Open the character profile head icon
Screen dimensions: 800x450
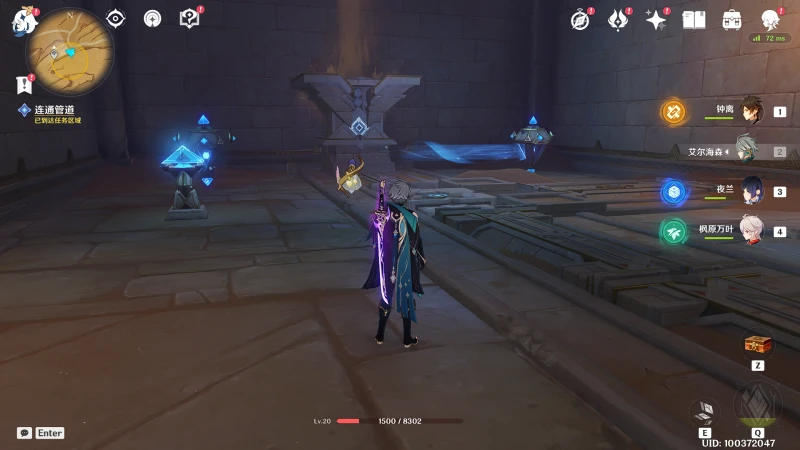[x=771, y=19]
